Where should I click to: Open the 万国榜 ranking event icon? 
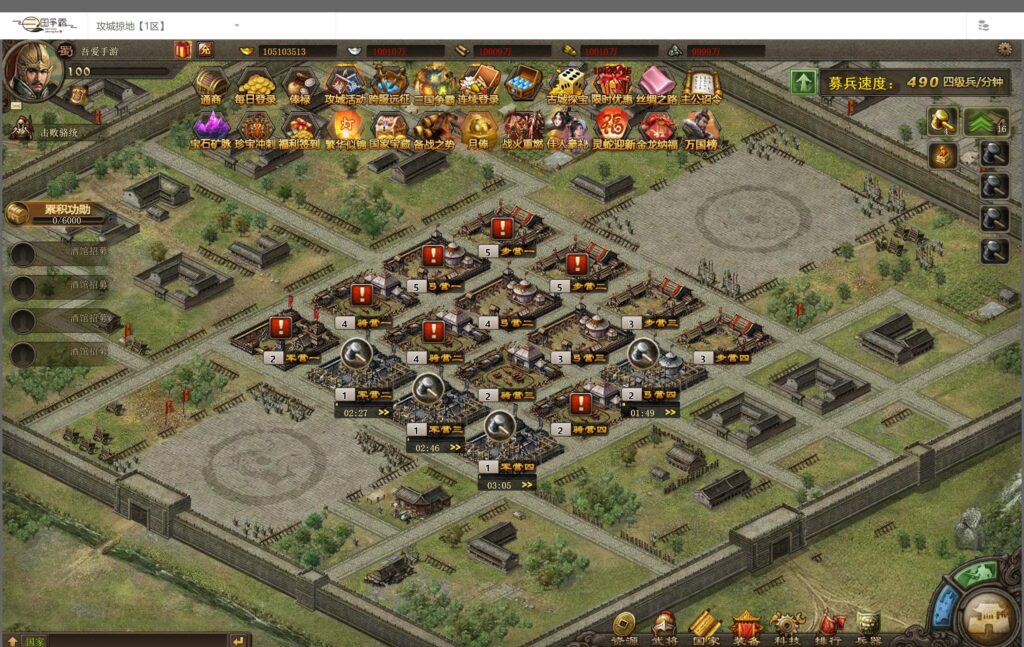700,129
